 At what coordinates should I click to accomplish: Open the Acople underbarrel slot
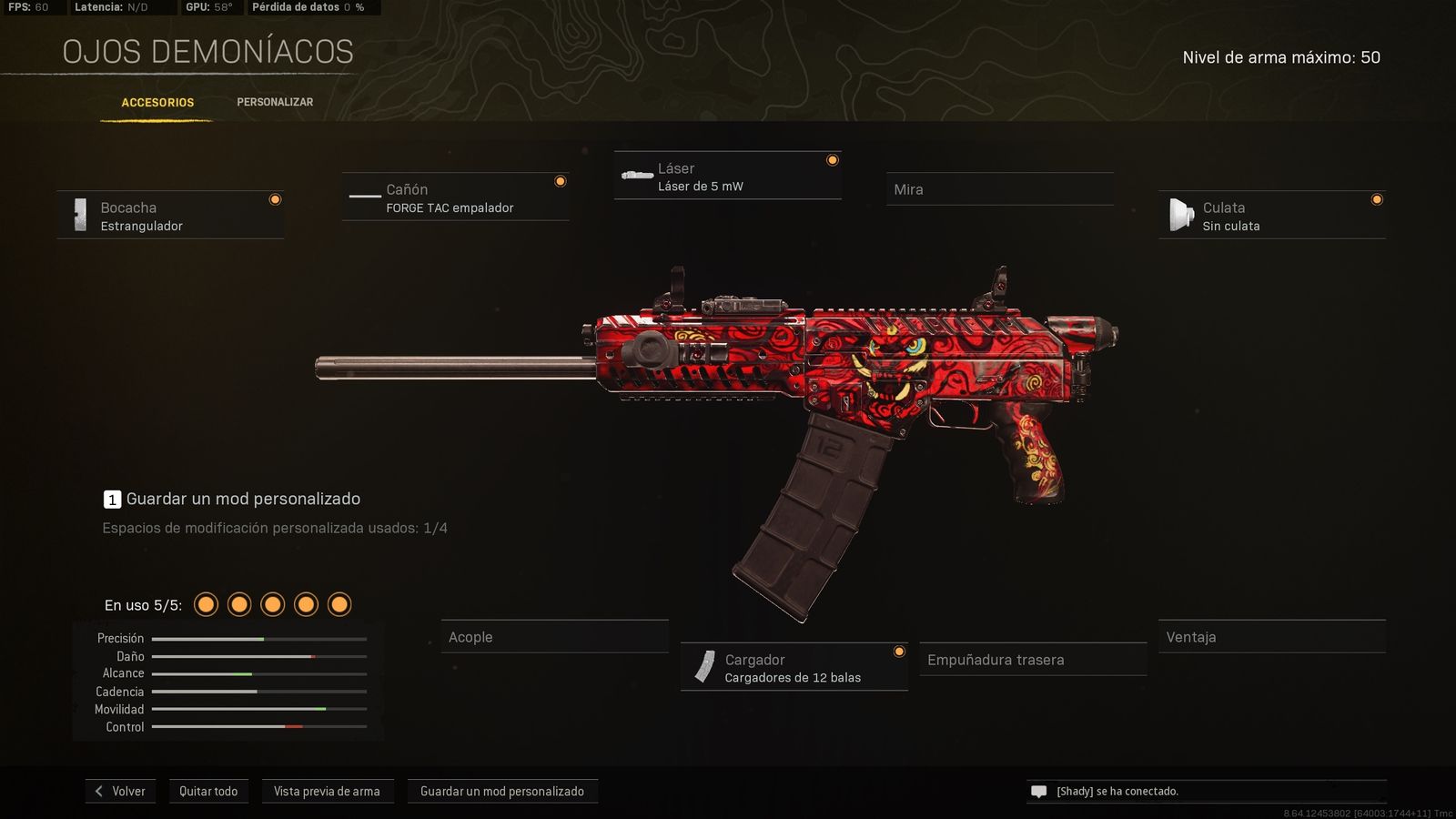(554, 637)
